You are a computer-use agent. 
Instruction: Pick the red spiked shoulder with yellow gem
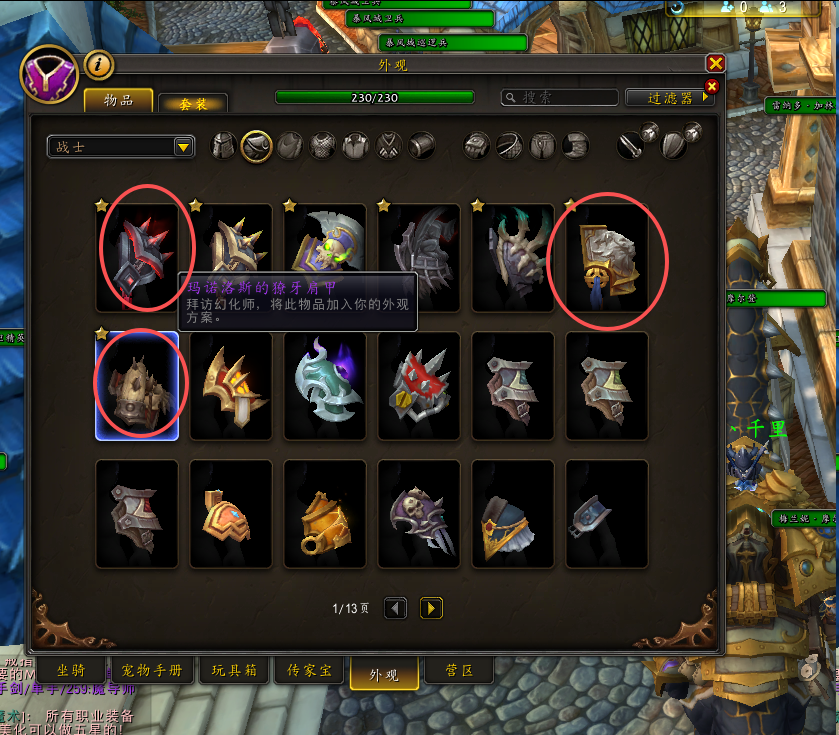click(419, 386)
